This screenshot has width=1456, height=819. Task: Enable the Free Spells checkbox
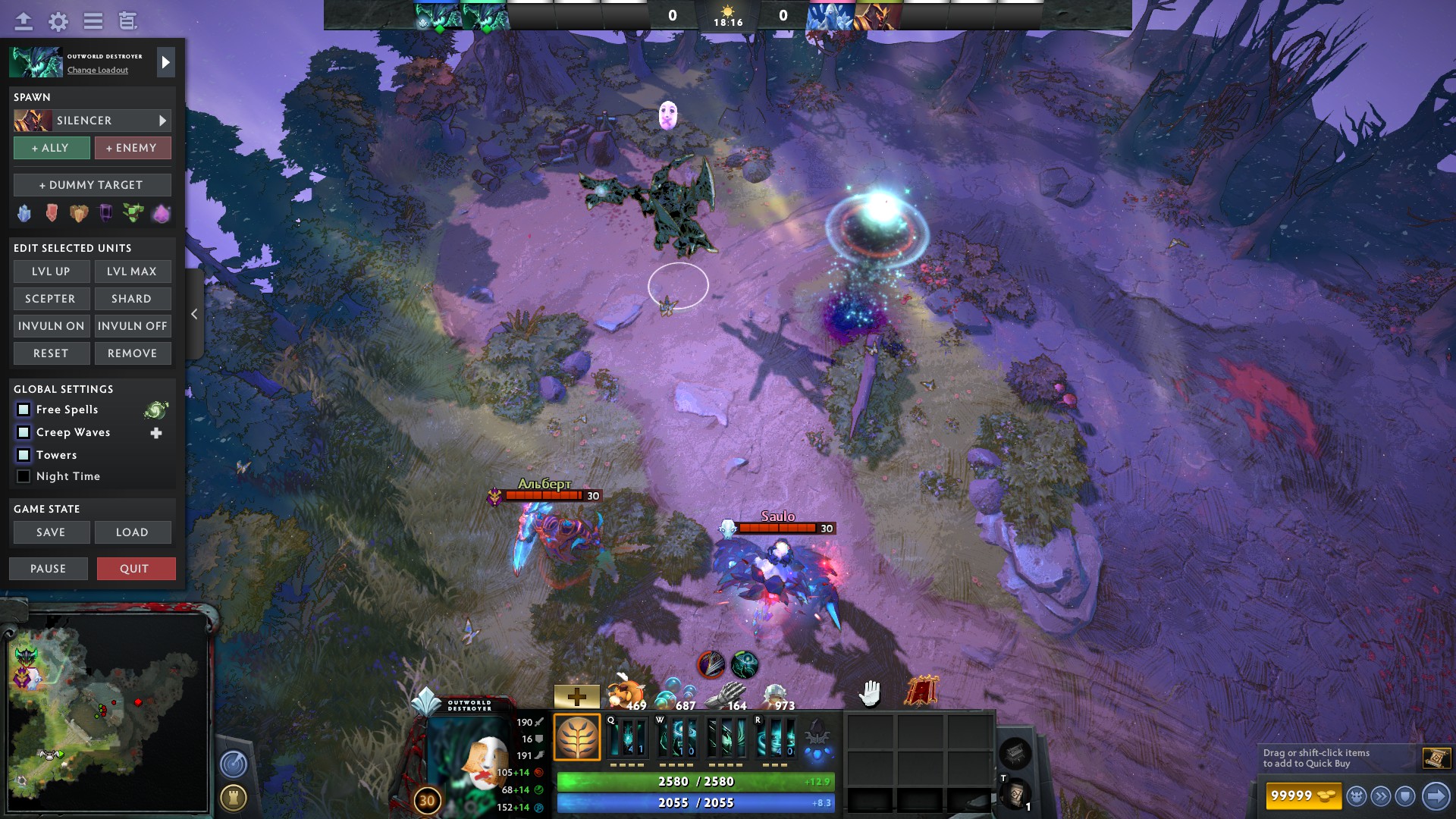click(23, 409)
